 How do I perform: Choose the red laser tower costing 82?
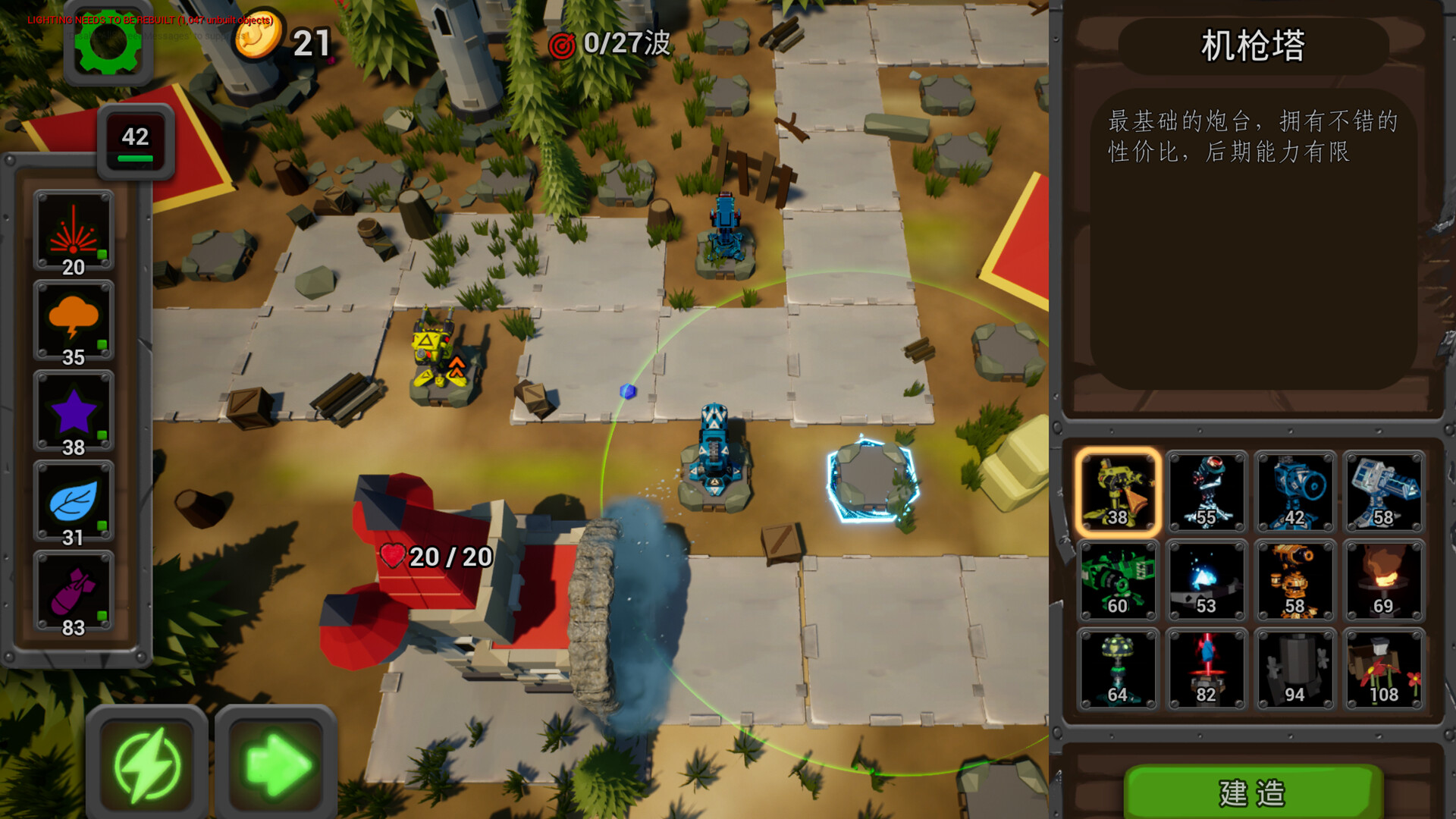tap(1207, 670)
